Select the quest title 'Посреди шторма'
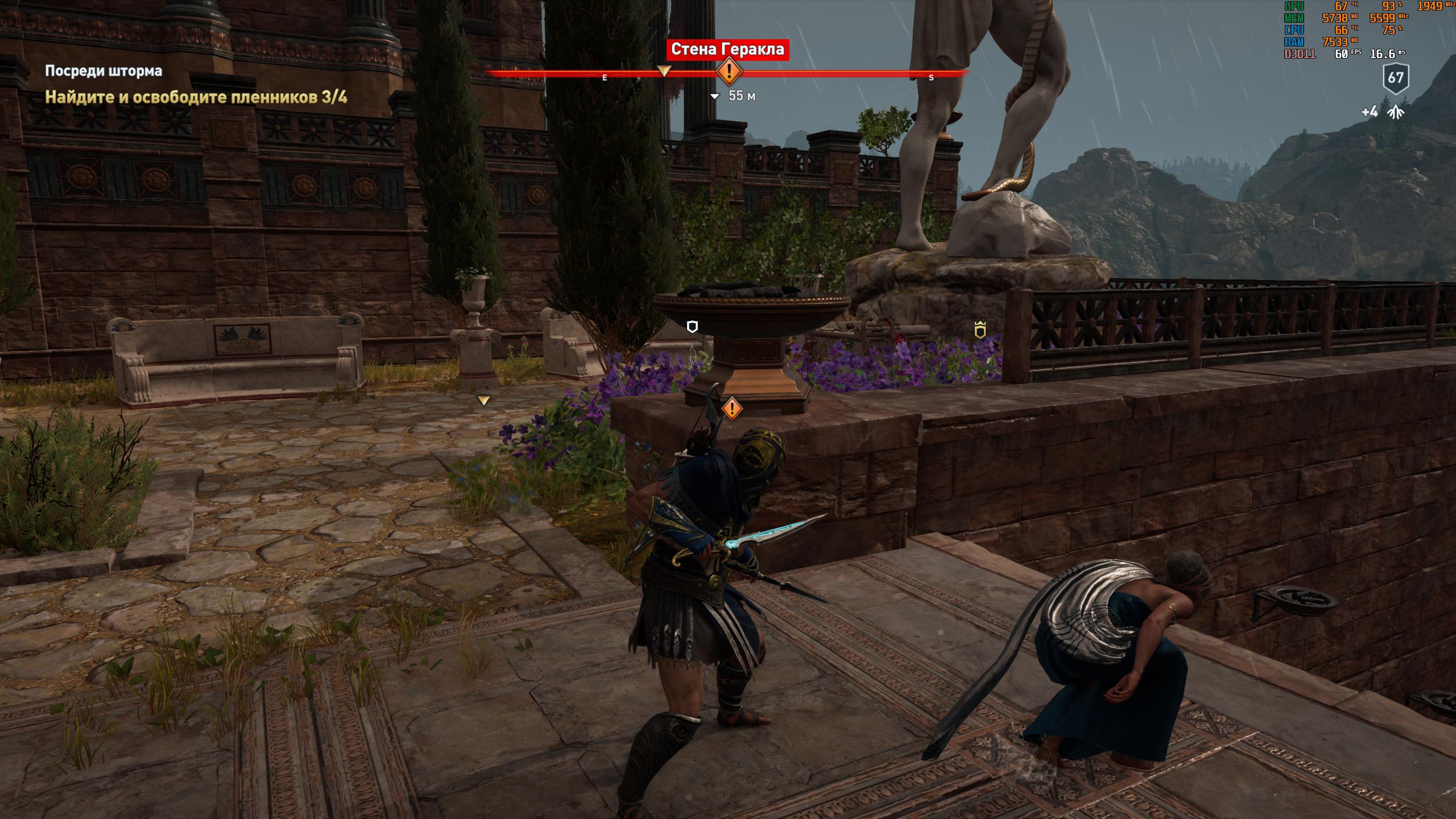The height and width of the screenshot is (819, 1456). pos(104,71)
